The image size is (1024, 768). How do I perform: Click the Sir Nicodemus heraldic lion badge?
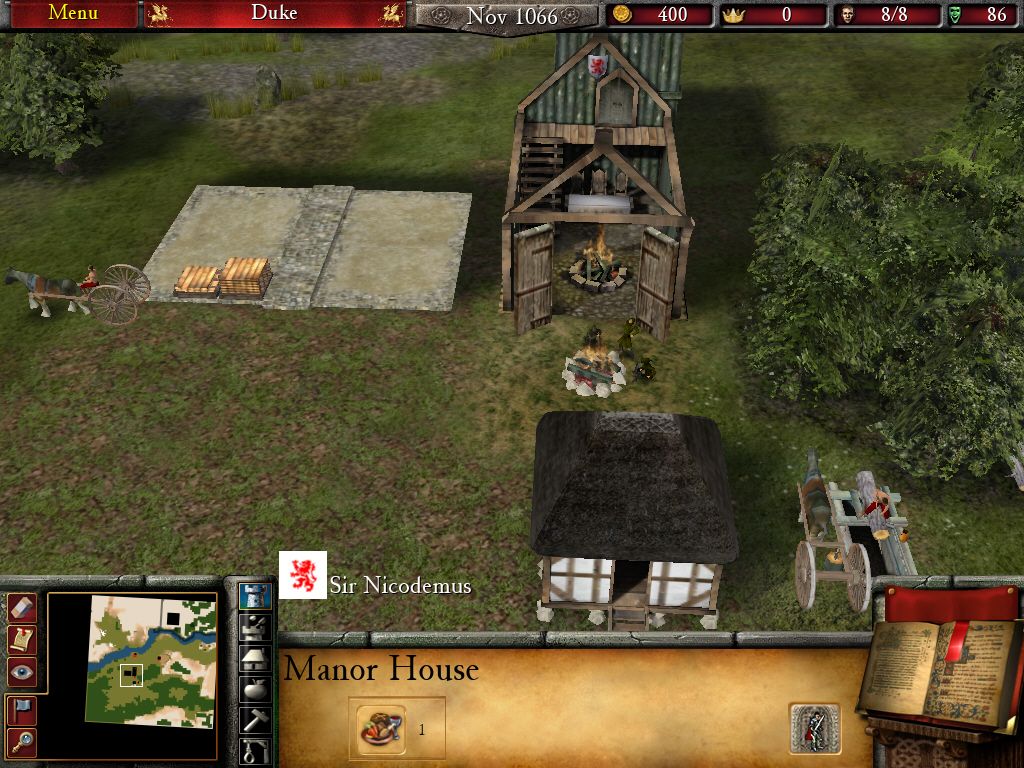(302, 575)
